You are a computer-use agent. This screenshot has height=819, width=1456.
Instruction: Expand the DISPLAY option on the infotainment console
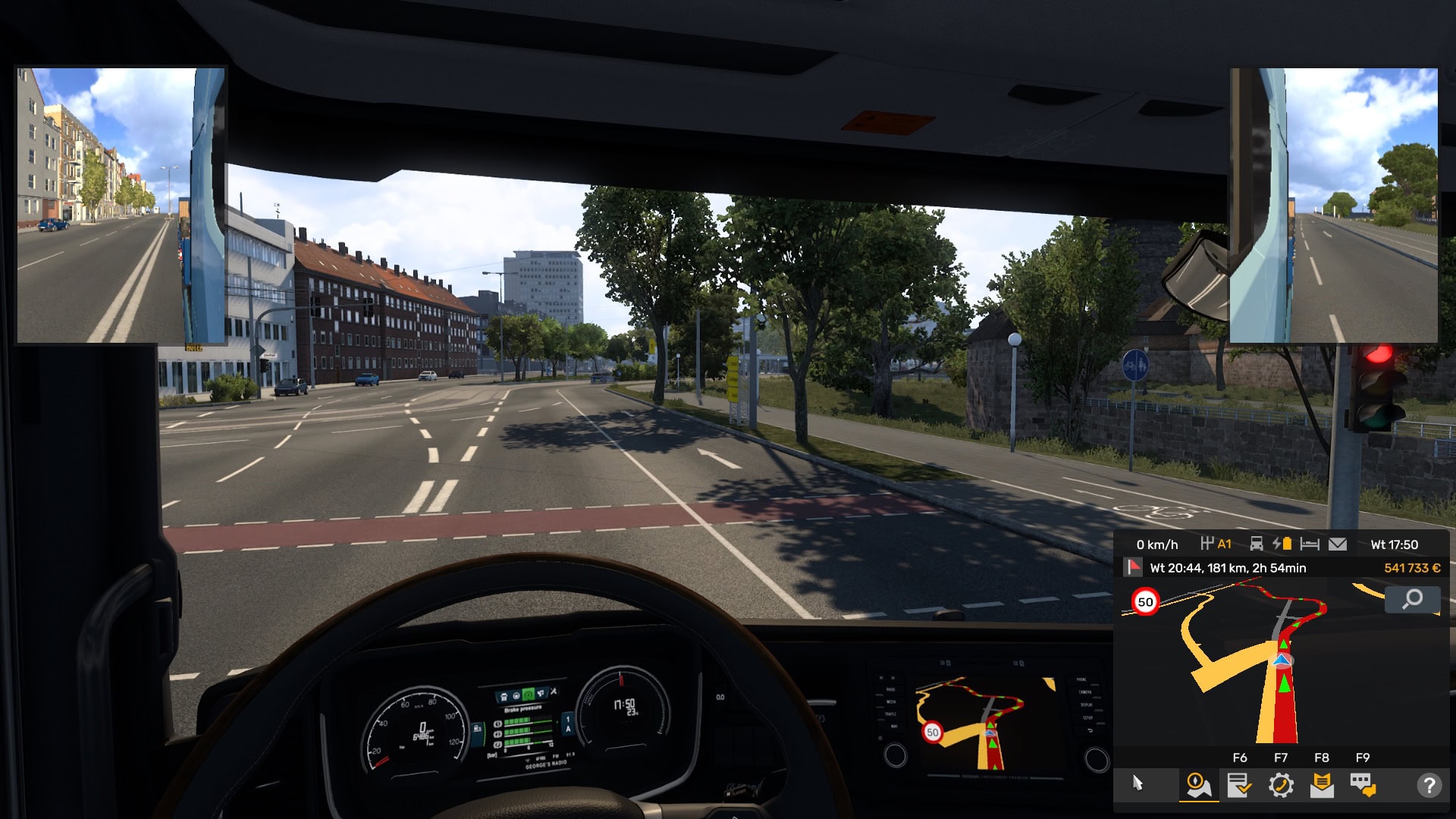tap(1086, 705)
